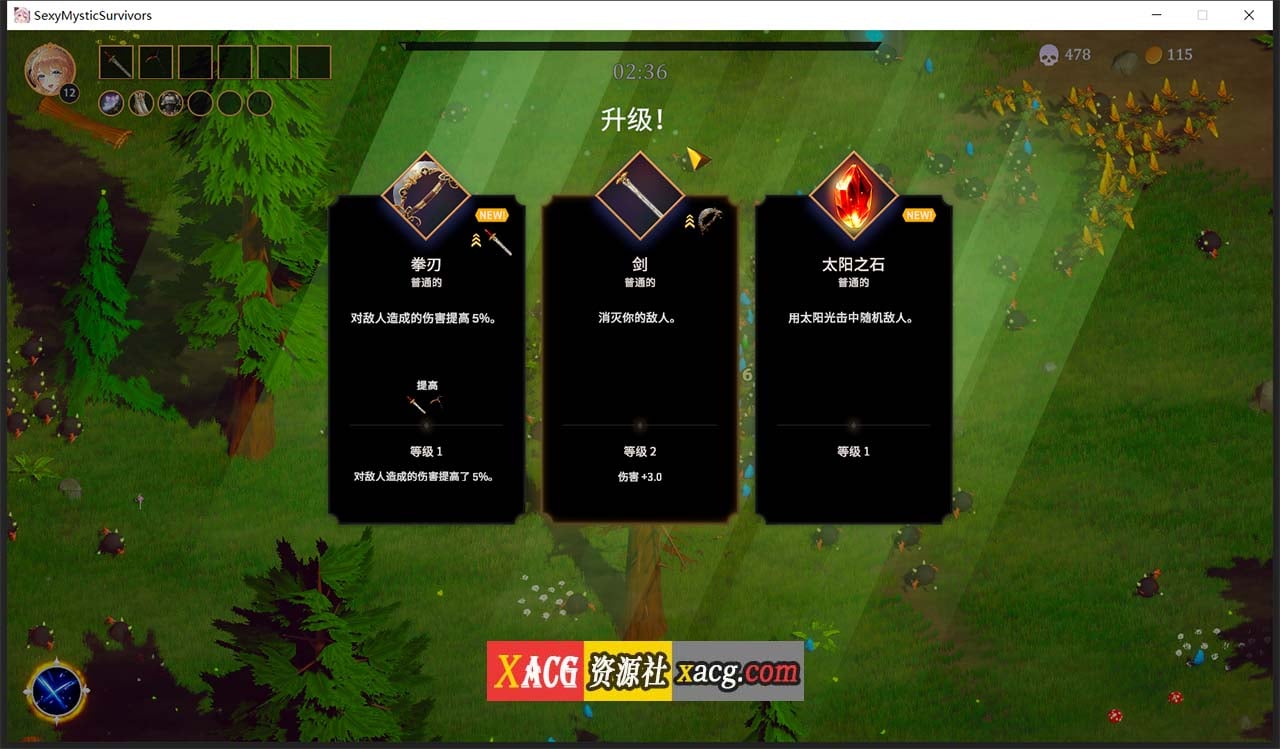Click the character portrait showing level 12
1280x749 pixels.
point(50,70)
